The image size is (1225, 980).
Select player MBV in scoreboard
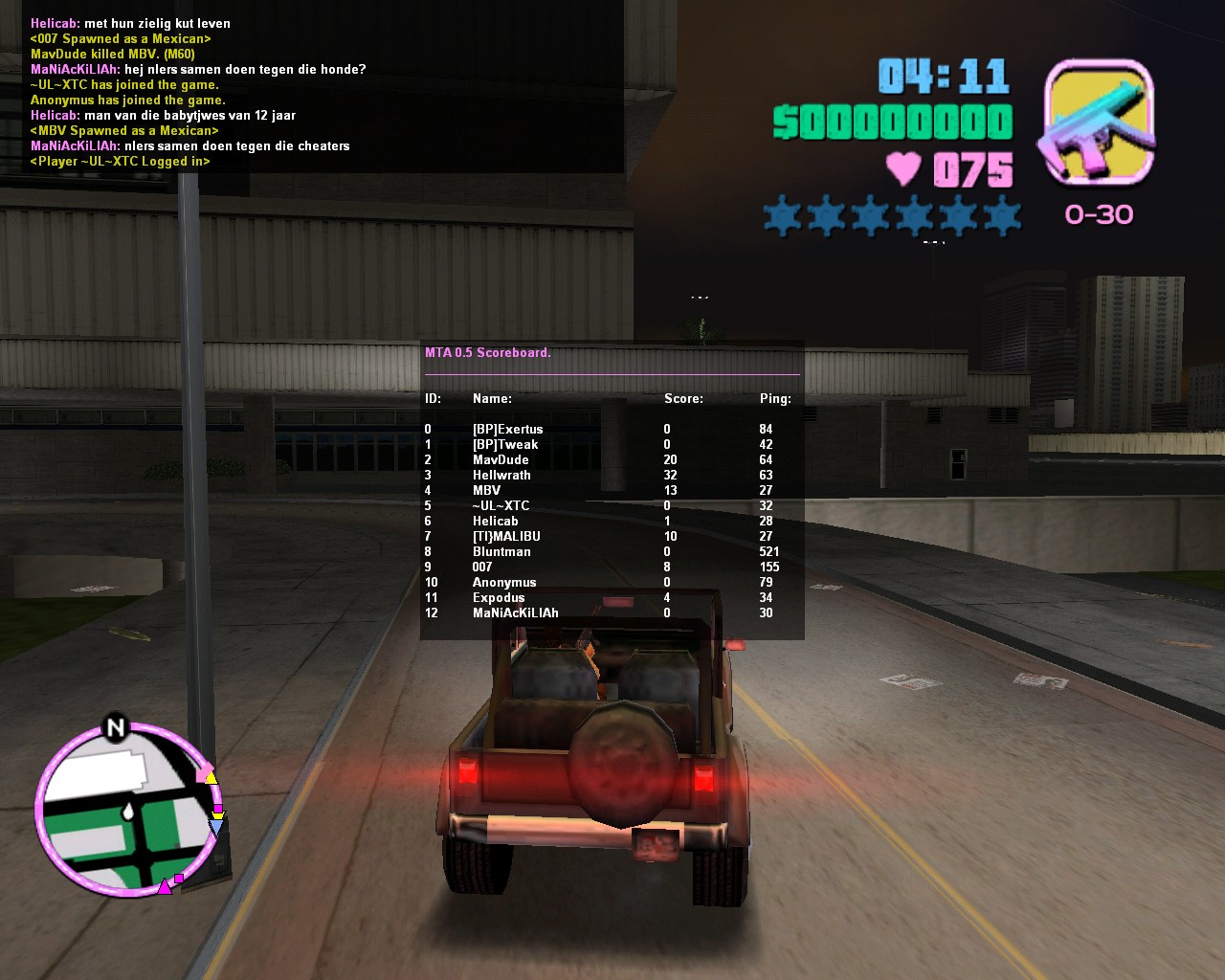click(x=486, y=491)
